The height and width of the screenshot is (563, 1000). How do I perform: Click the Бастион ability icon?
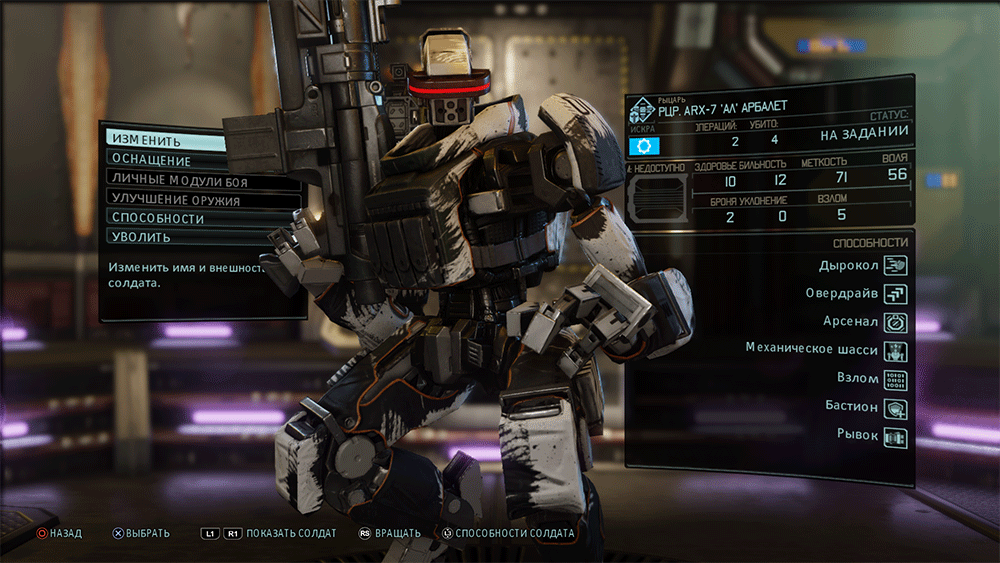coord(895,408)
